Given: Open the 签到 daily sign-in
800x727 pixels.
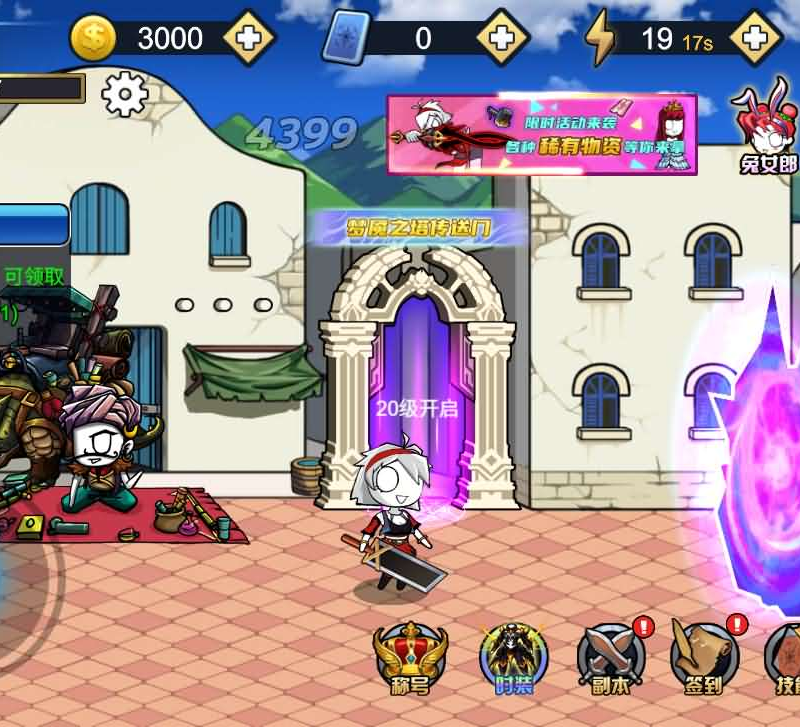Looking at the screenshot, I should pos(705,659).
